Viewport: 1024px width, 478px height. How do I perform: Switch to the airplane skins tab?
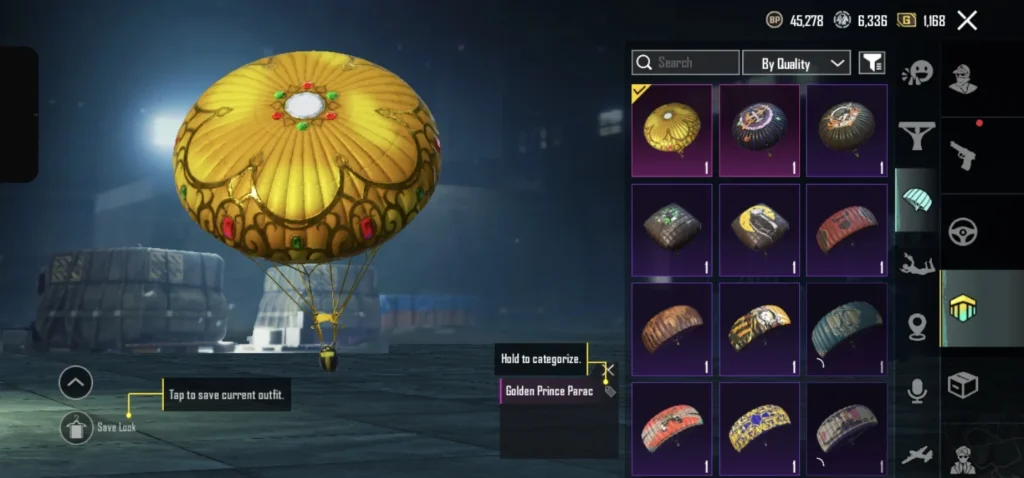916,455
